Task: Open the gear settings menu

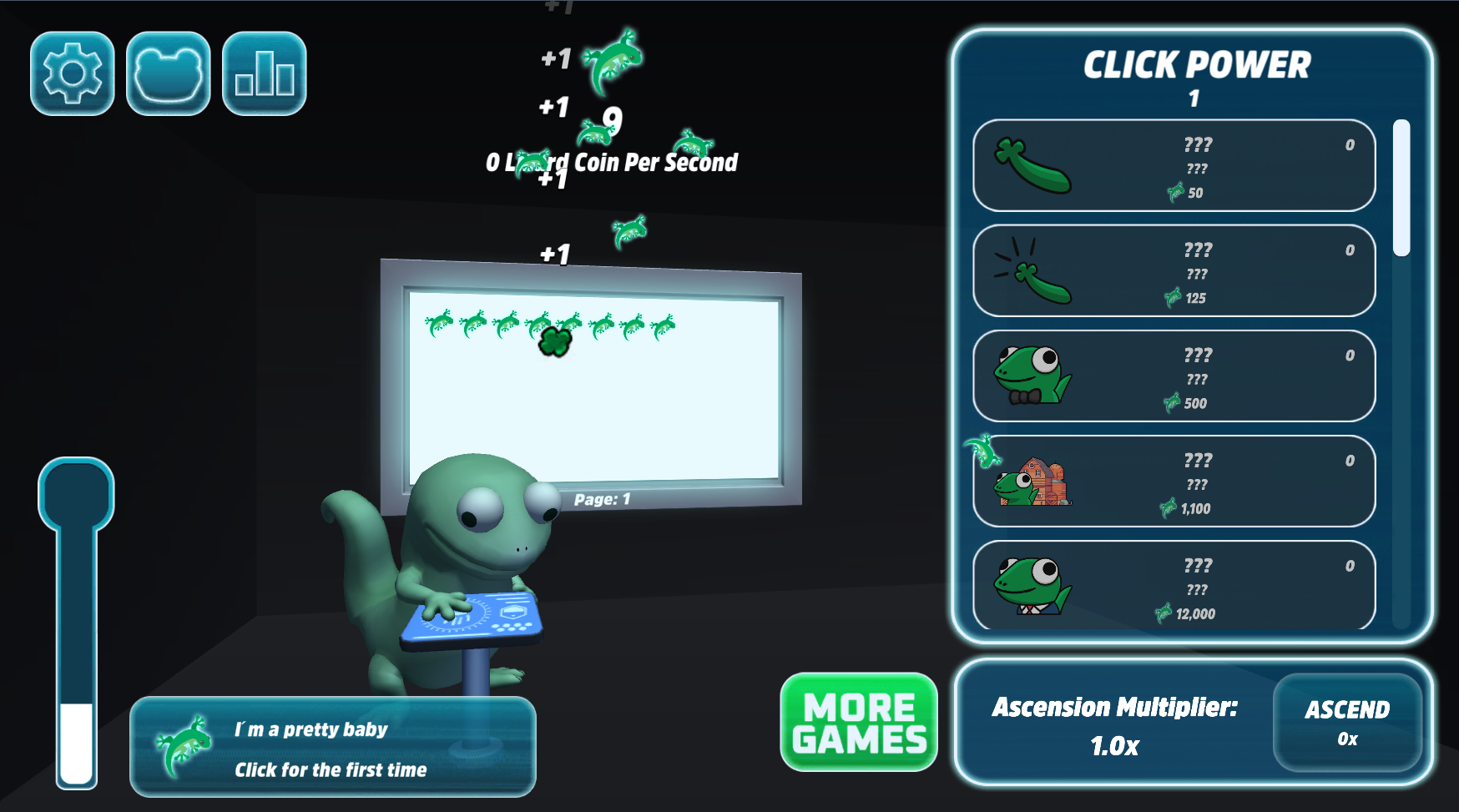Action: (x=73, y=73)
